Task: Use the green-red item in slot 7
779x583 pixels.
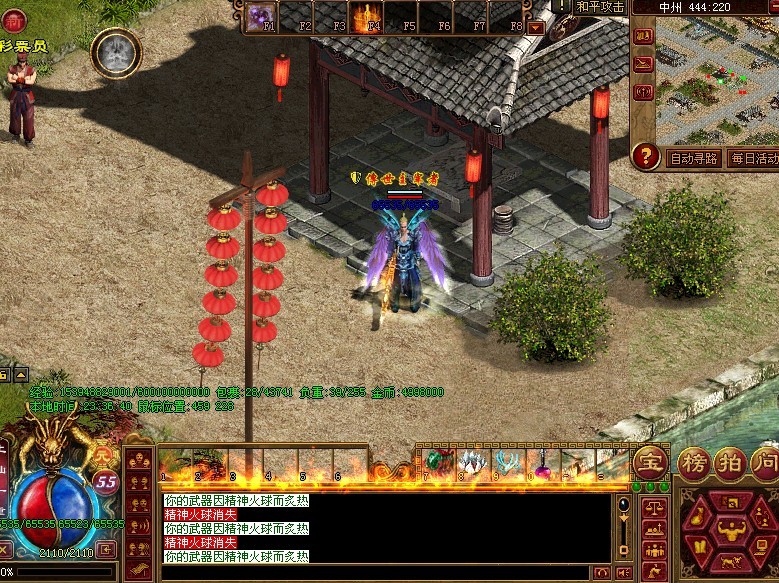Action: pos(439,463)
